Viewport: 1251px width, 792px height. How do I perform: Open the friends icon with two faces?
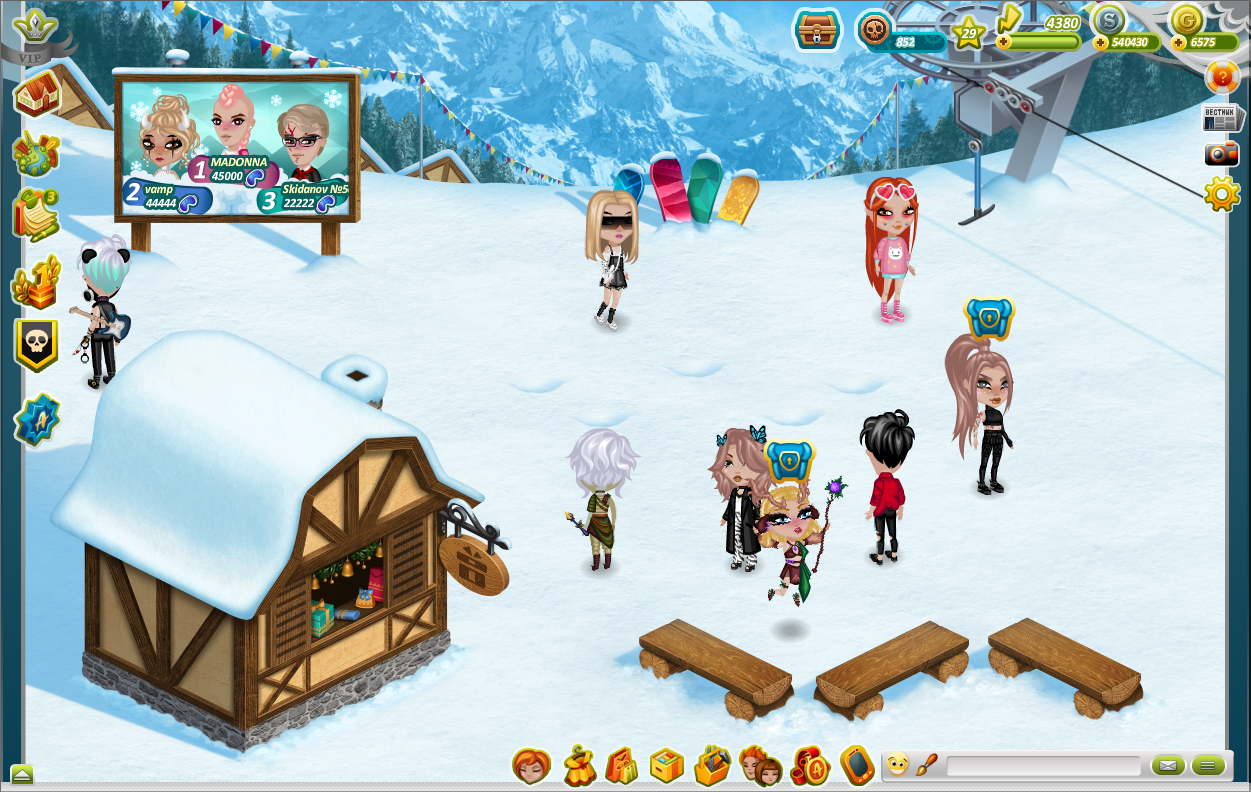(x=760, y=767)
